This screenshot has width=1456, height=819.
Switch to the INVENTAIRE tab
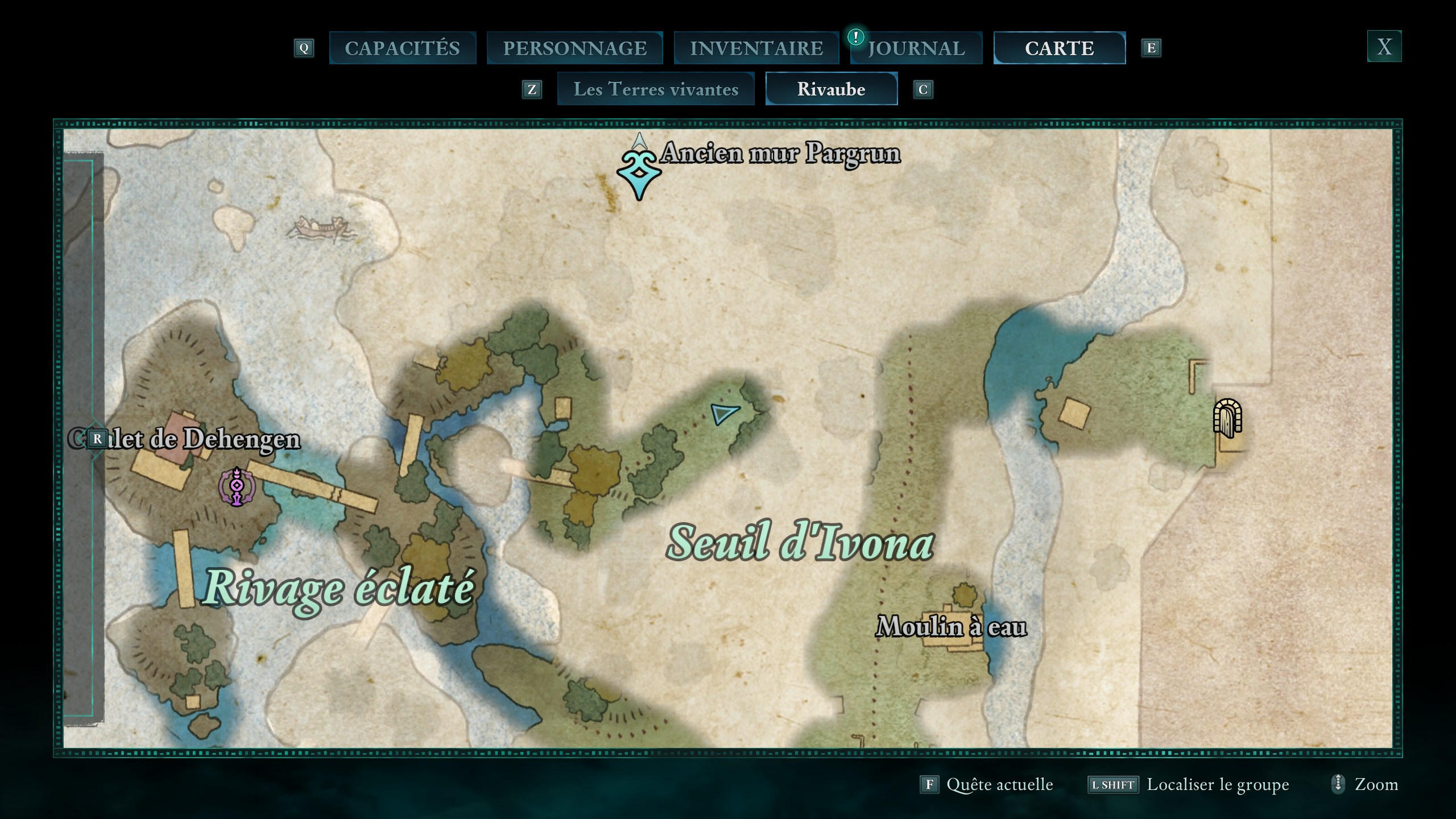pyautogui.click(x=756, y=48)
